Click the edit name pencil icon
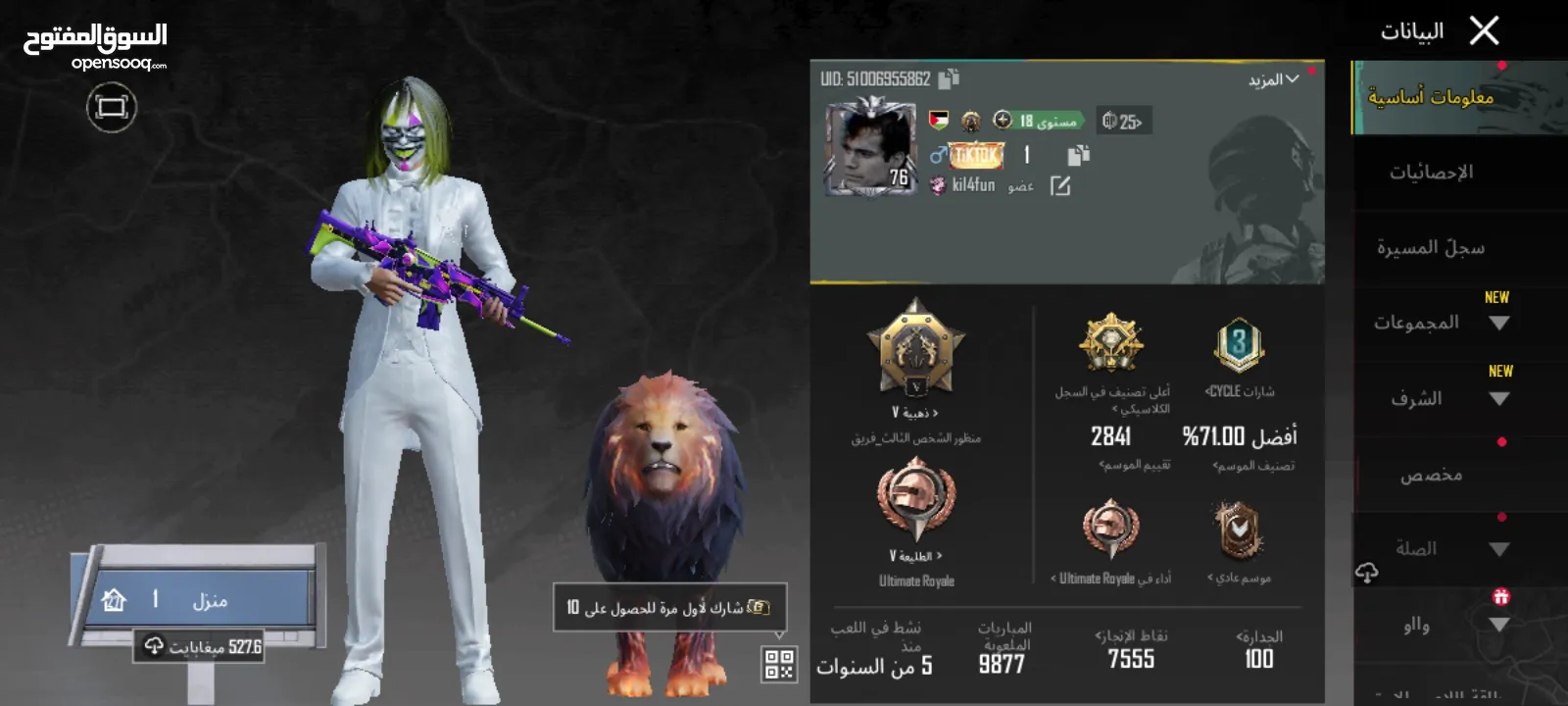The image size is (1568, 706). coord(1062,185)
